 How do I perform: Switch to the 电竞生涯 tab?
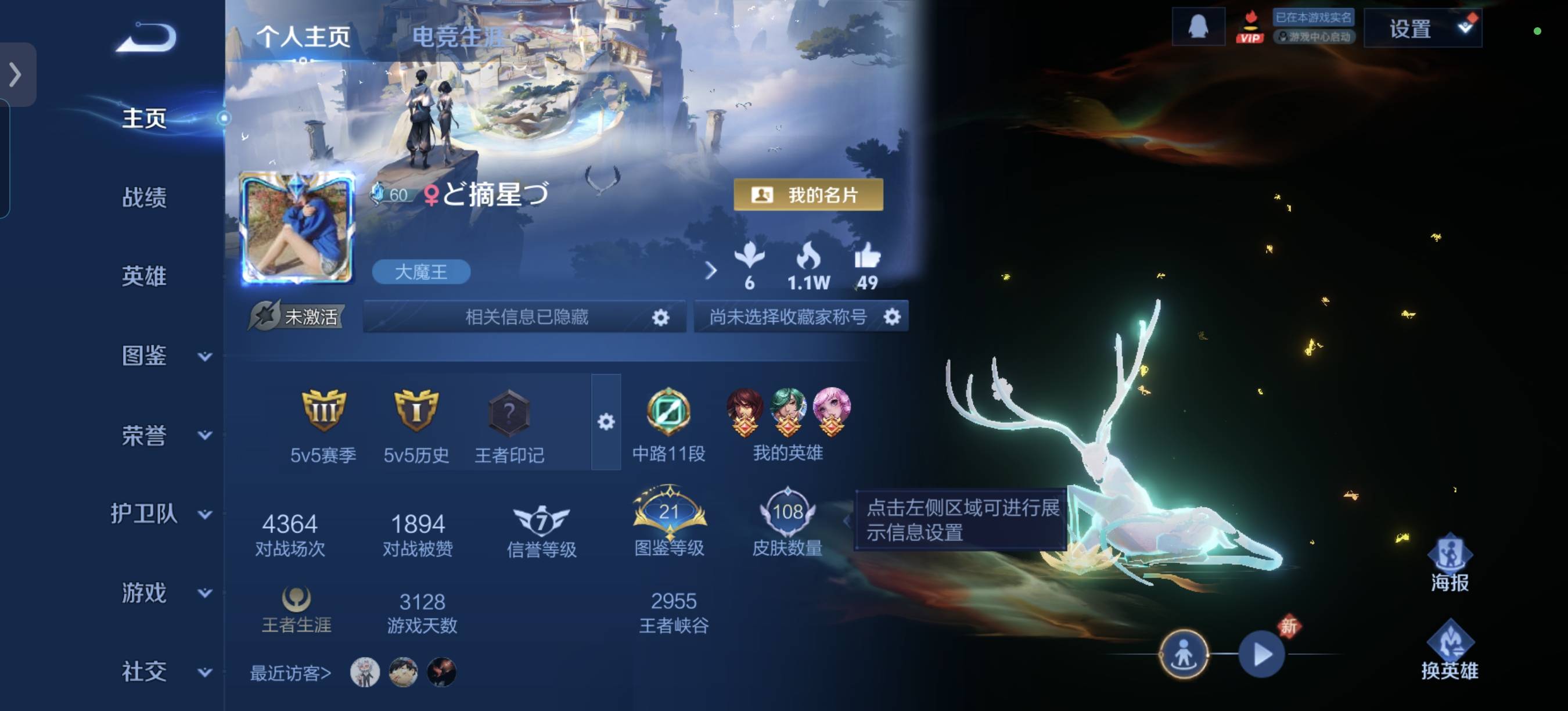458,37
